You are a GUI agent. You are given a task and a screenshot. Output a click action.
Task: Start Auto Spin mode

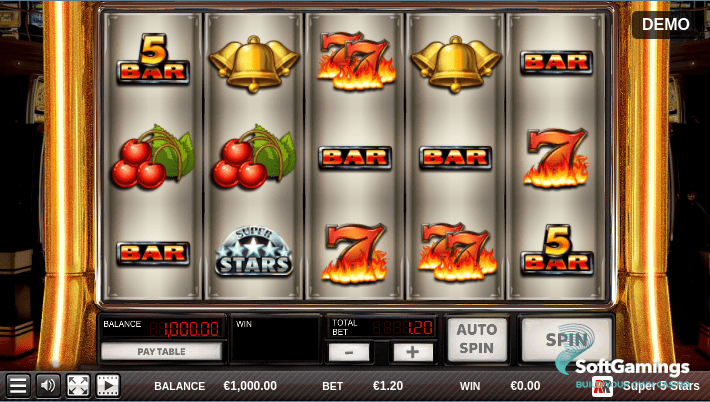click(476, 340)
